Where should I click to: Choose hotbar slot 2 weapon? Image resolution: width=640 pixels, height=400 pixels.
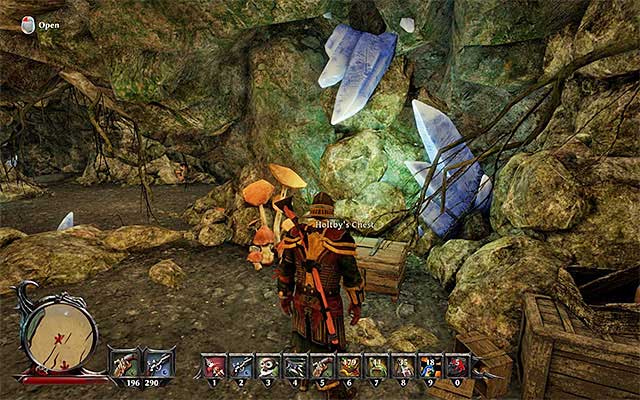[242, 366]
